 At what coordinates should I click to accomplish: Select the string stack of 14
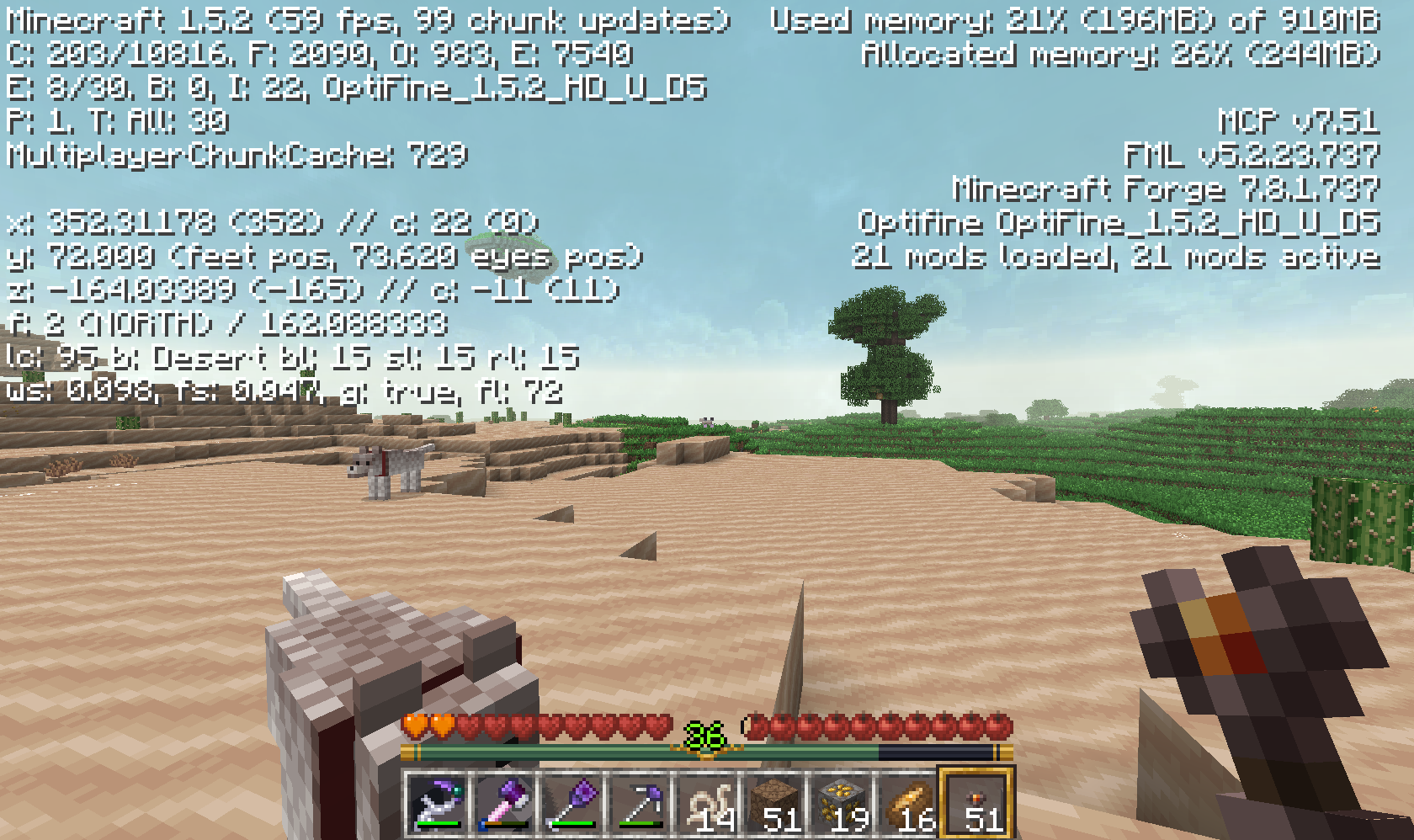click(x=707, y=803)
